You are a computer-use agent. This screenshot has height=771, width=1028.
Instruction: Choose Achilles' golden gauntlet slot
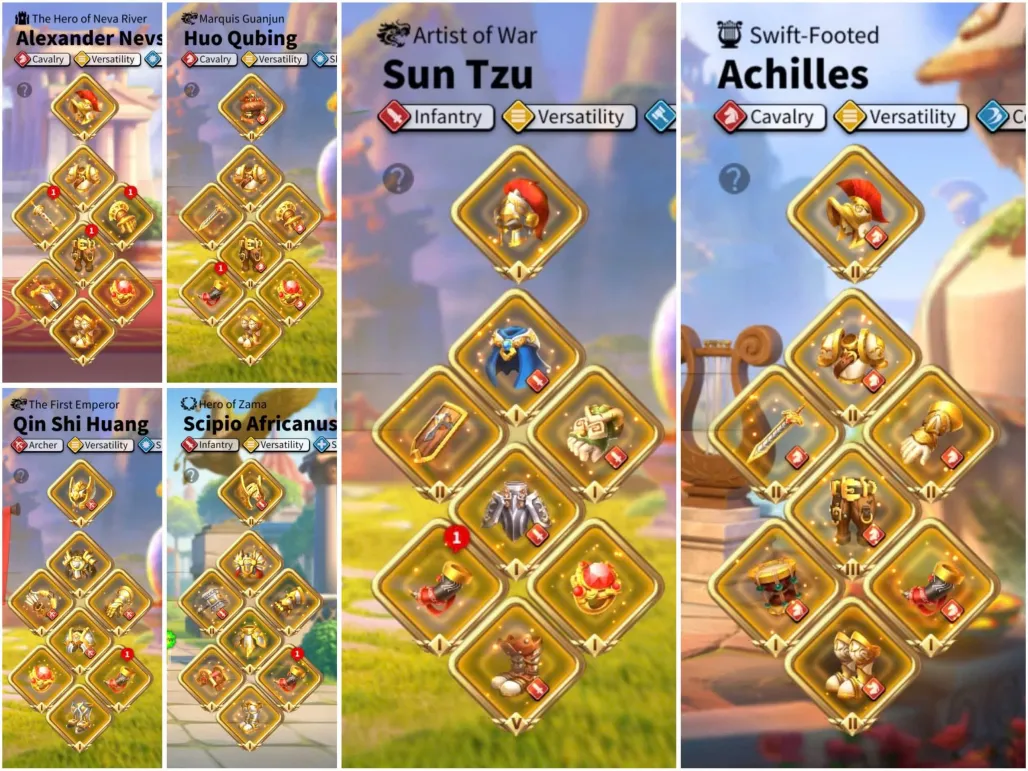coord(931,433)
